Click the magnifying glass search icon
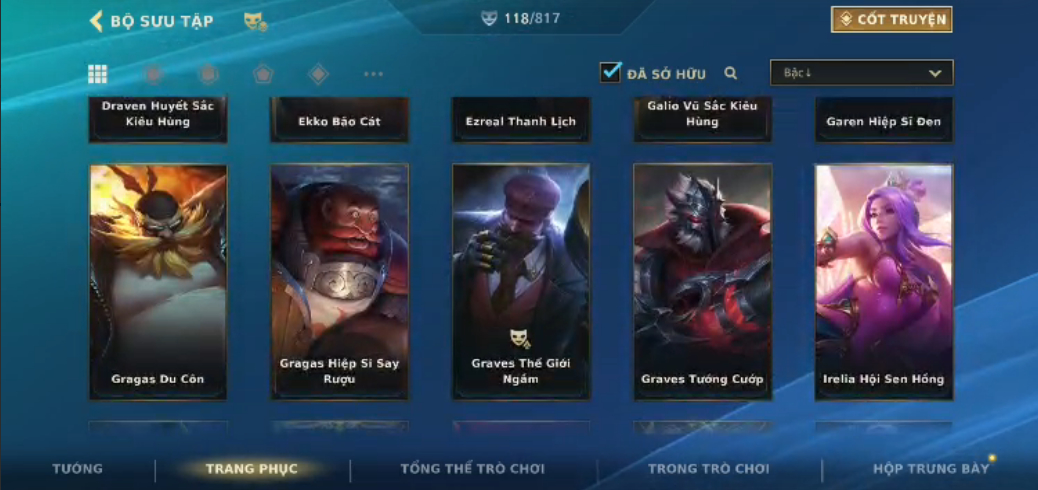The image size is (1038, 490). 731,73
